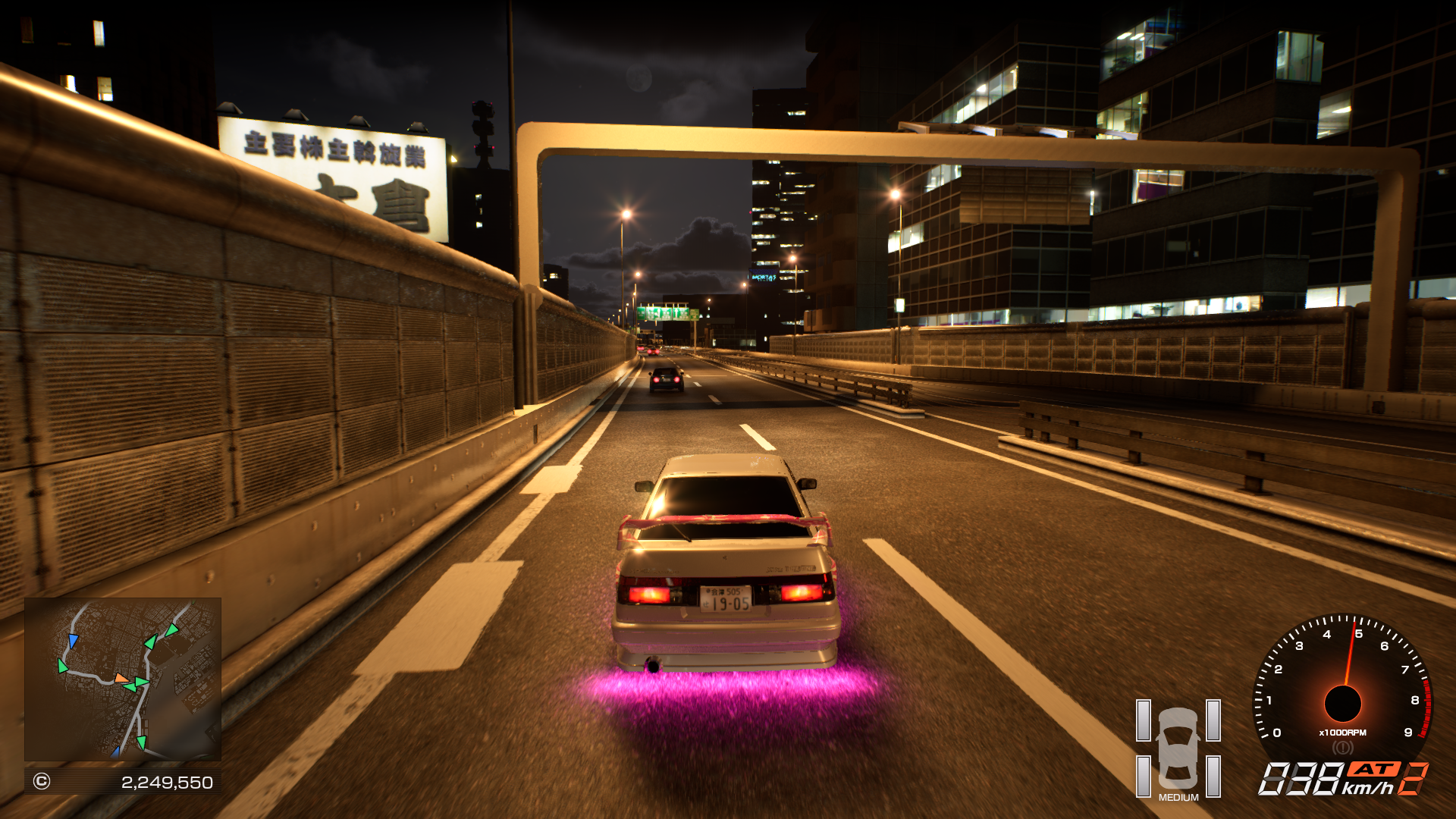Open the city minimap
The height and width of the screenshot is (819, 1456).
click(x=123, y=679)
